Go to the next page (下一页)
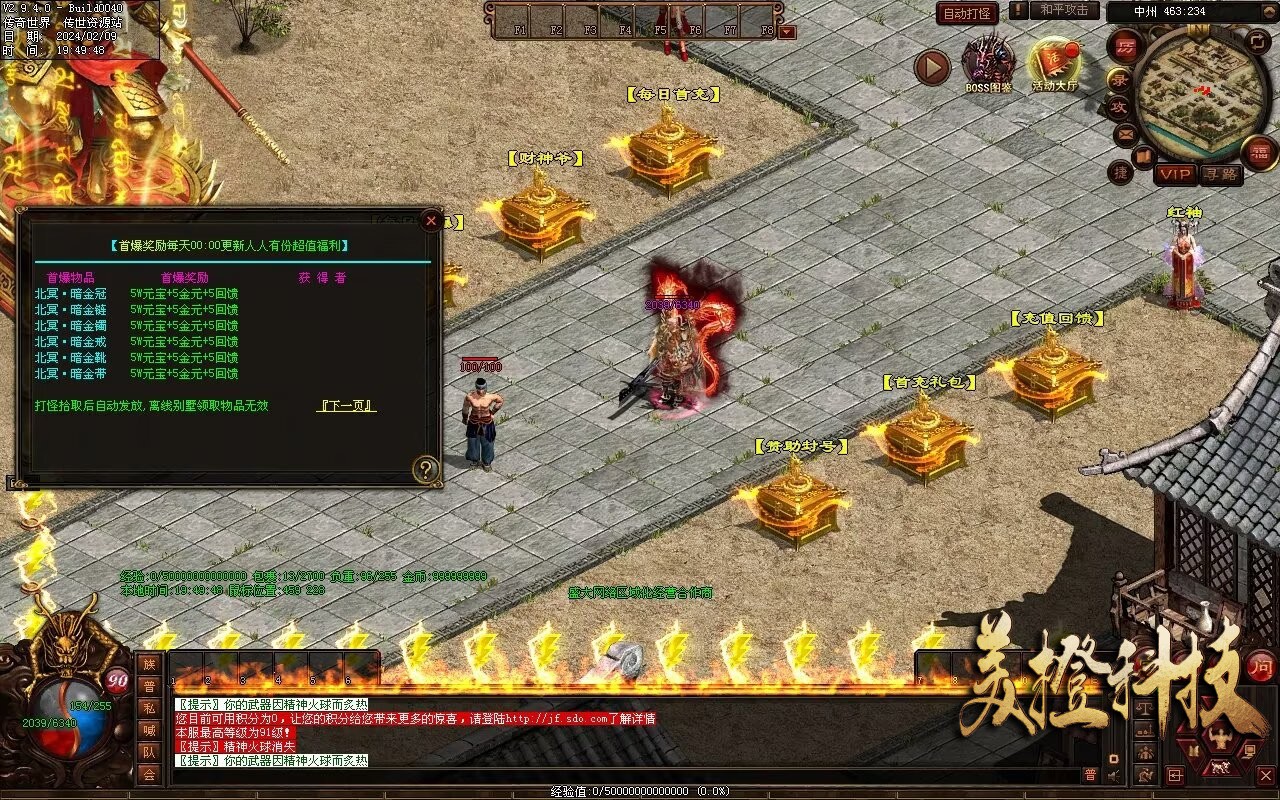Image resolution: width=1280 pixels, height=800 pixels. pos(346,406)
